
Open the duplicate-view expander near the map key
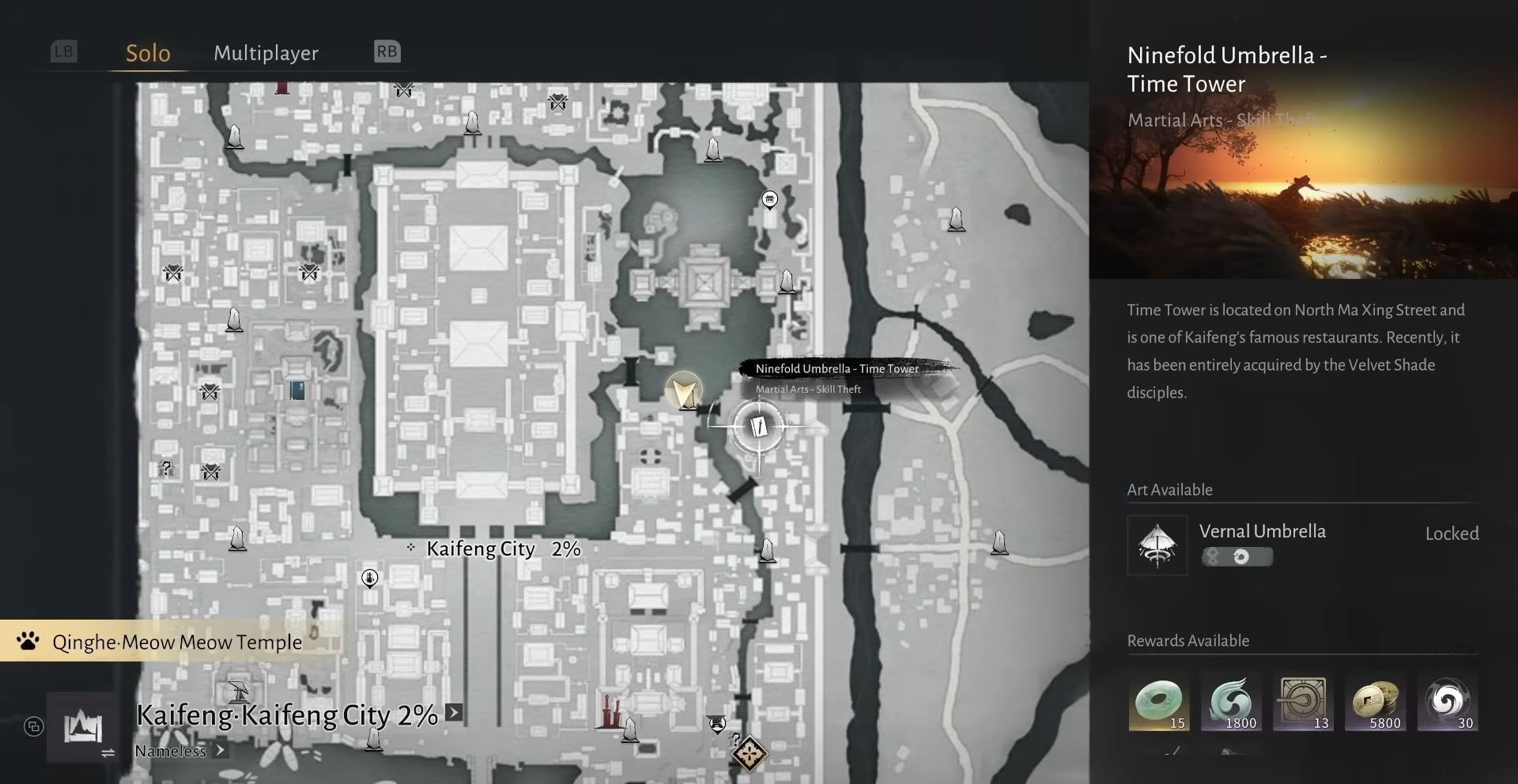point(33,726)
